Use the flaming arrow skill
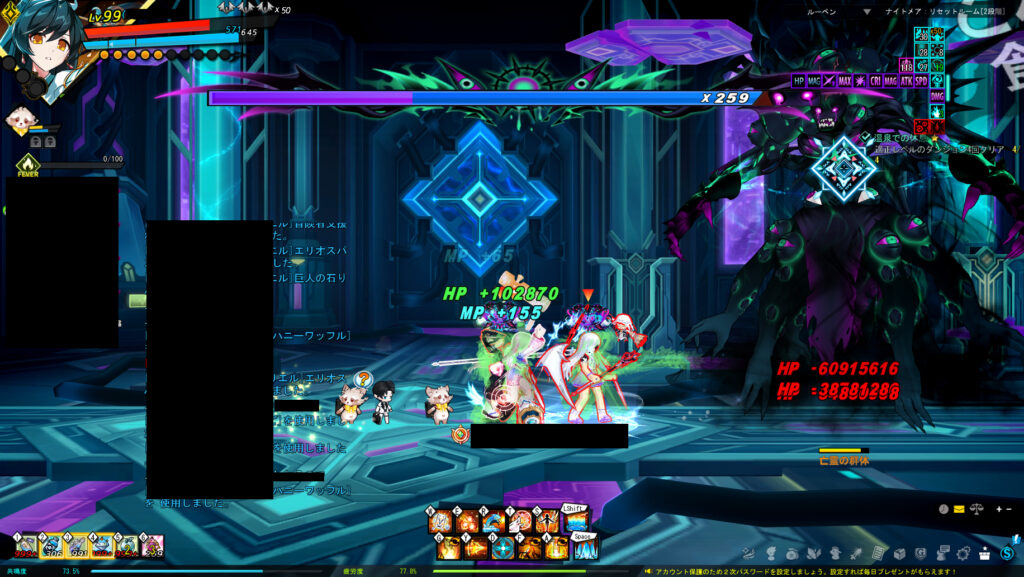This screenshot has height=577, width=1024. click(x=476, y=548)
